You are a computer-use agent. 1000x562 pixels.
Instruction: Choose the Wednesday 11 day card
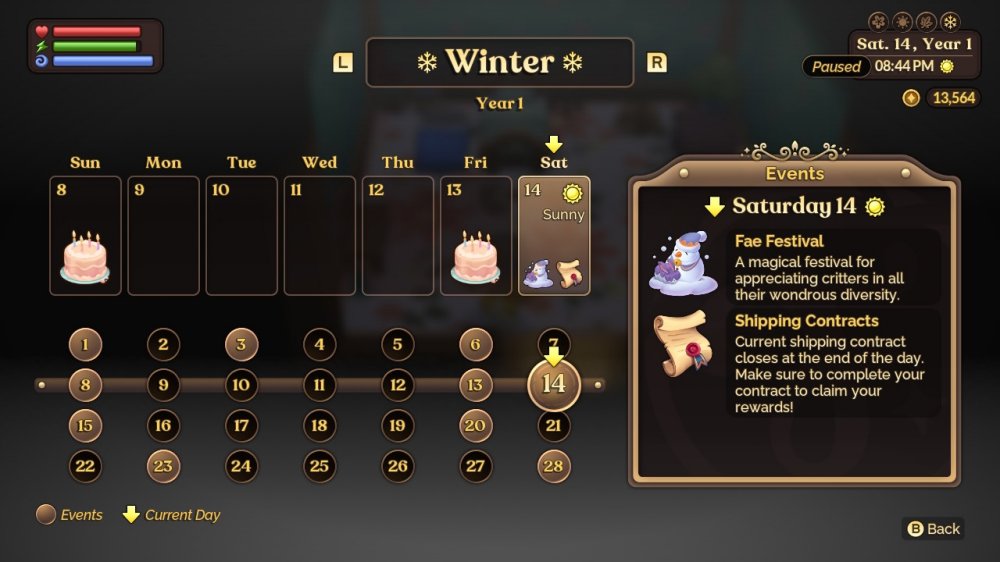click(319, 236)
